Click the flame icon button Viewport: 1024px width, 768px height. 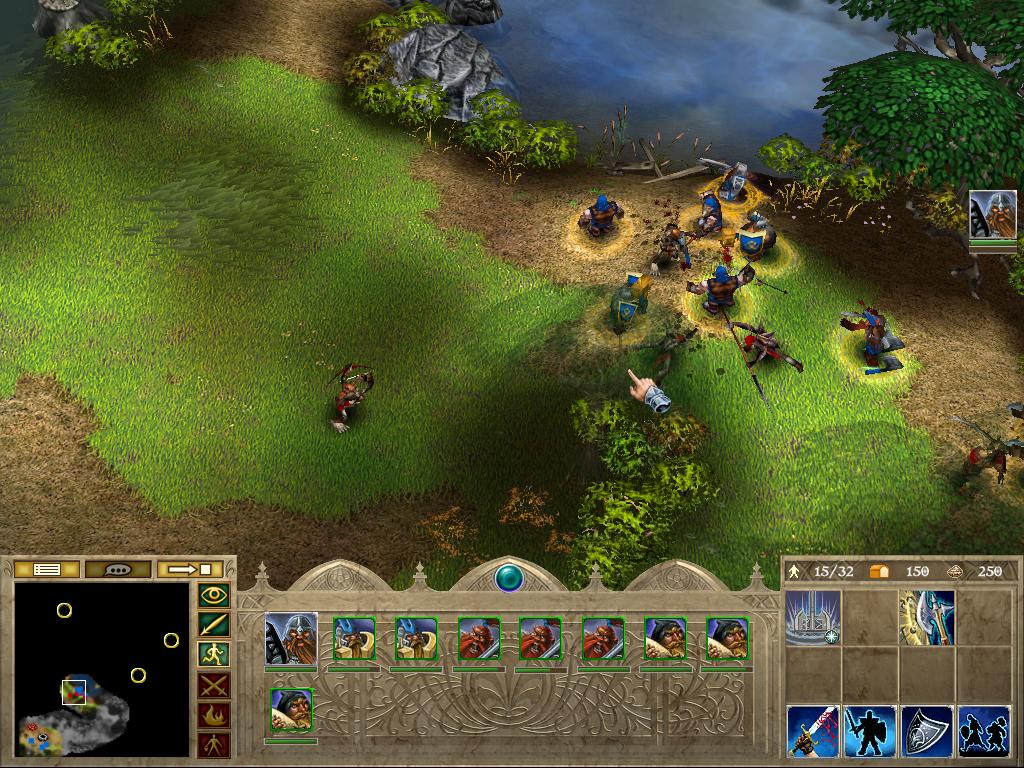tap(215, 715)
